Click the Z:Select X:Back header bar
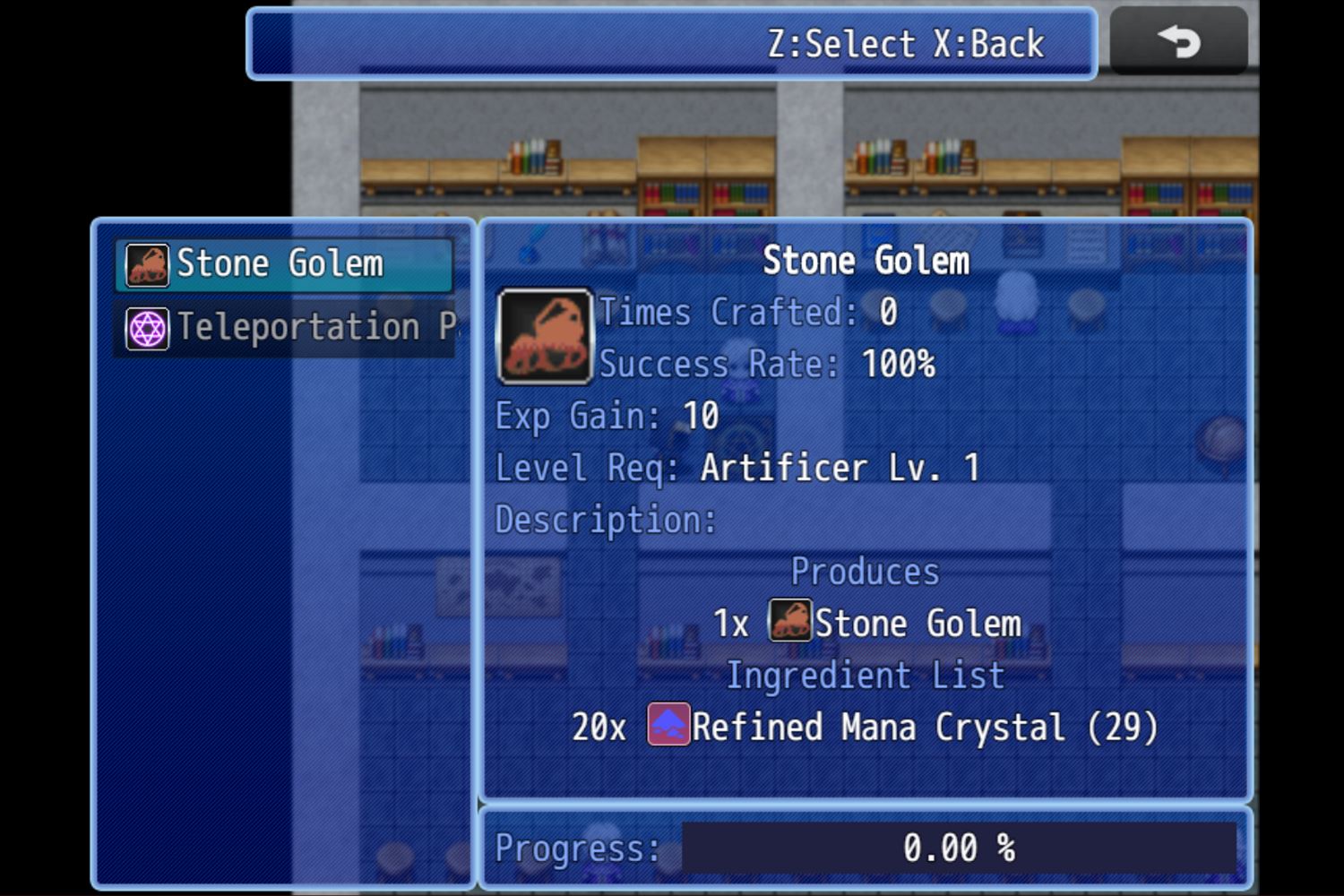This screenshot has height=896, width=1344. click(x=672, y=43)
